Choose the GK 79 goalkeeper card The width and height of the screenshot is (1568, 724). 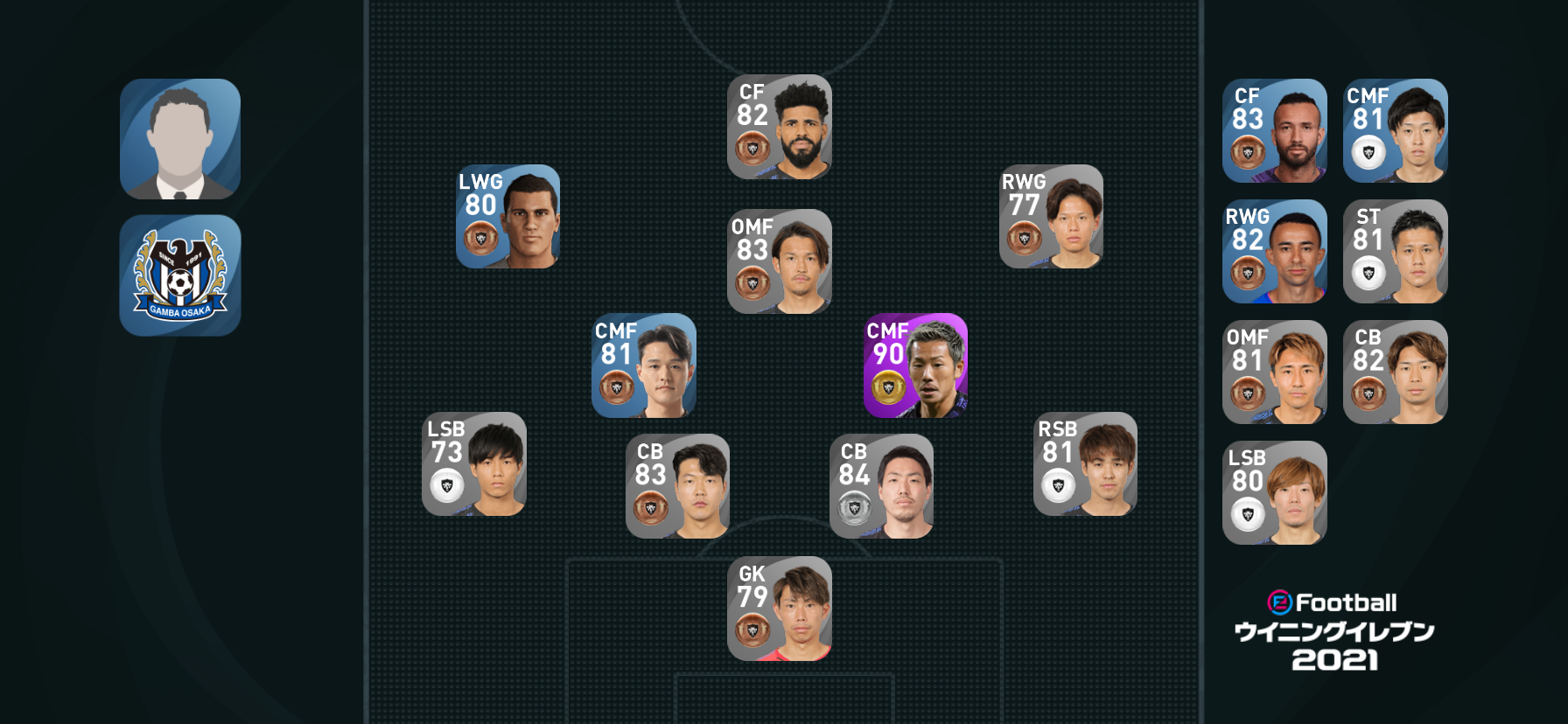click(779, 608)
